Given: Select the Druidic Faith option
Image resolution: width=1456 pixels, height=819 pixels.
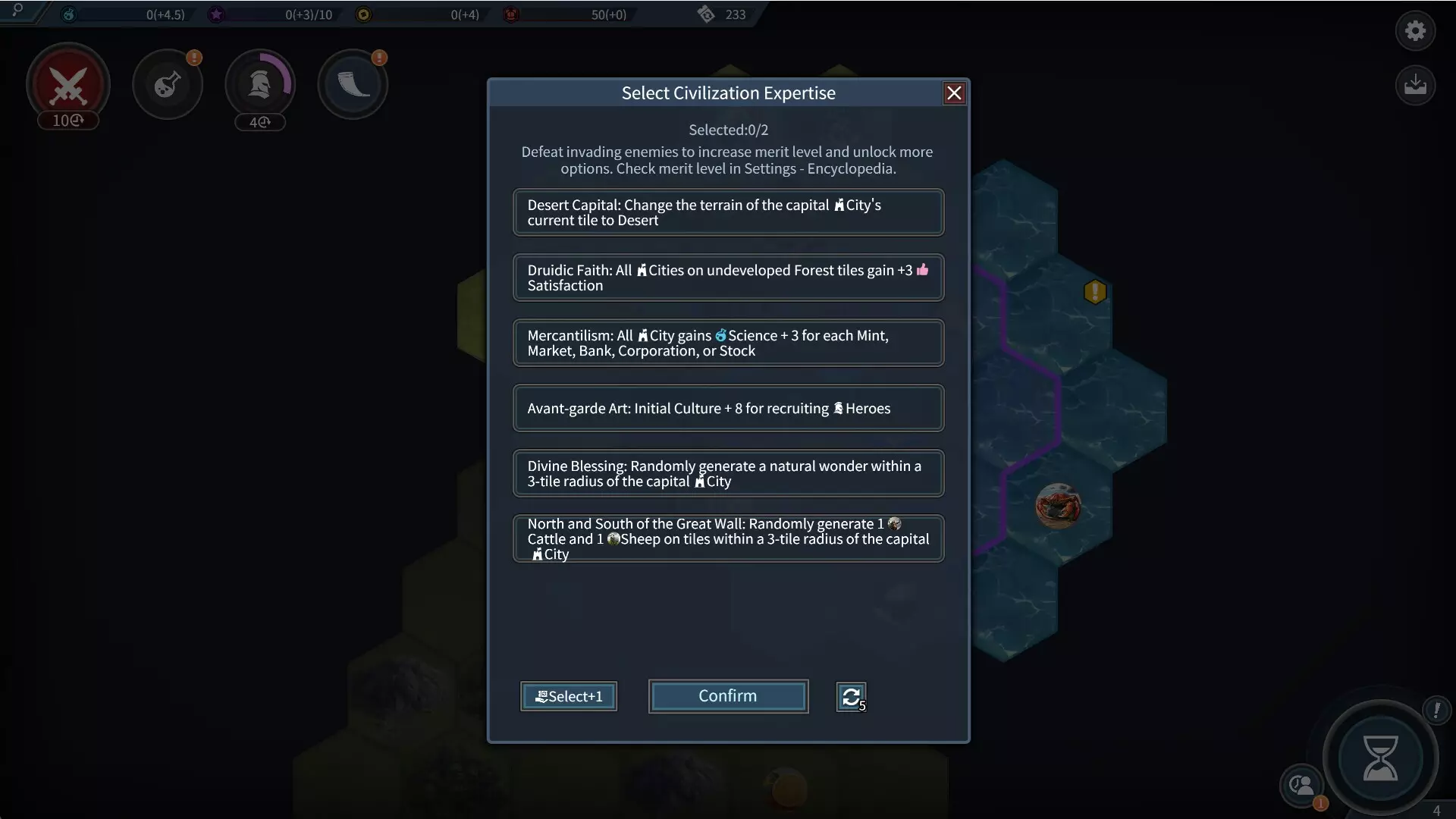Looking at the screenshot, I should (x=728, y=278).
